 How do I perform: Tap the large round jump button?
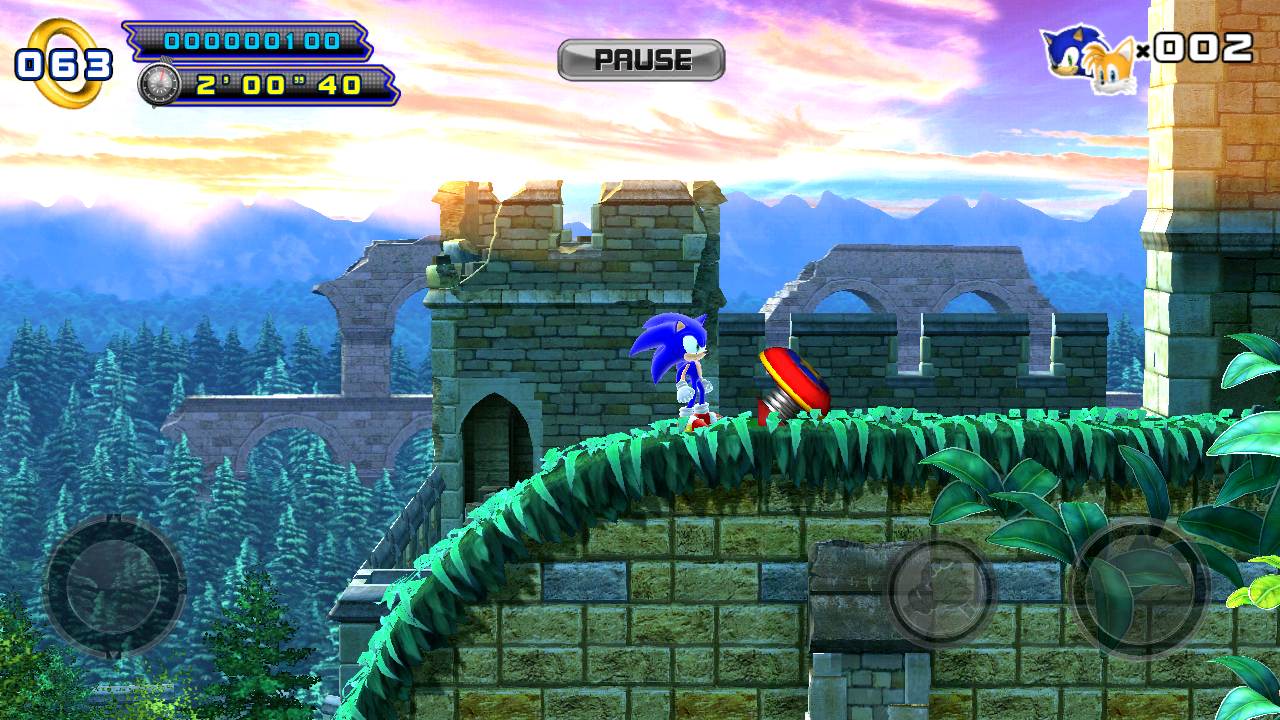point(1140,590)
